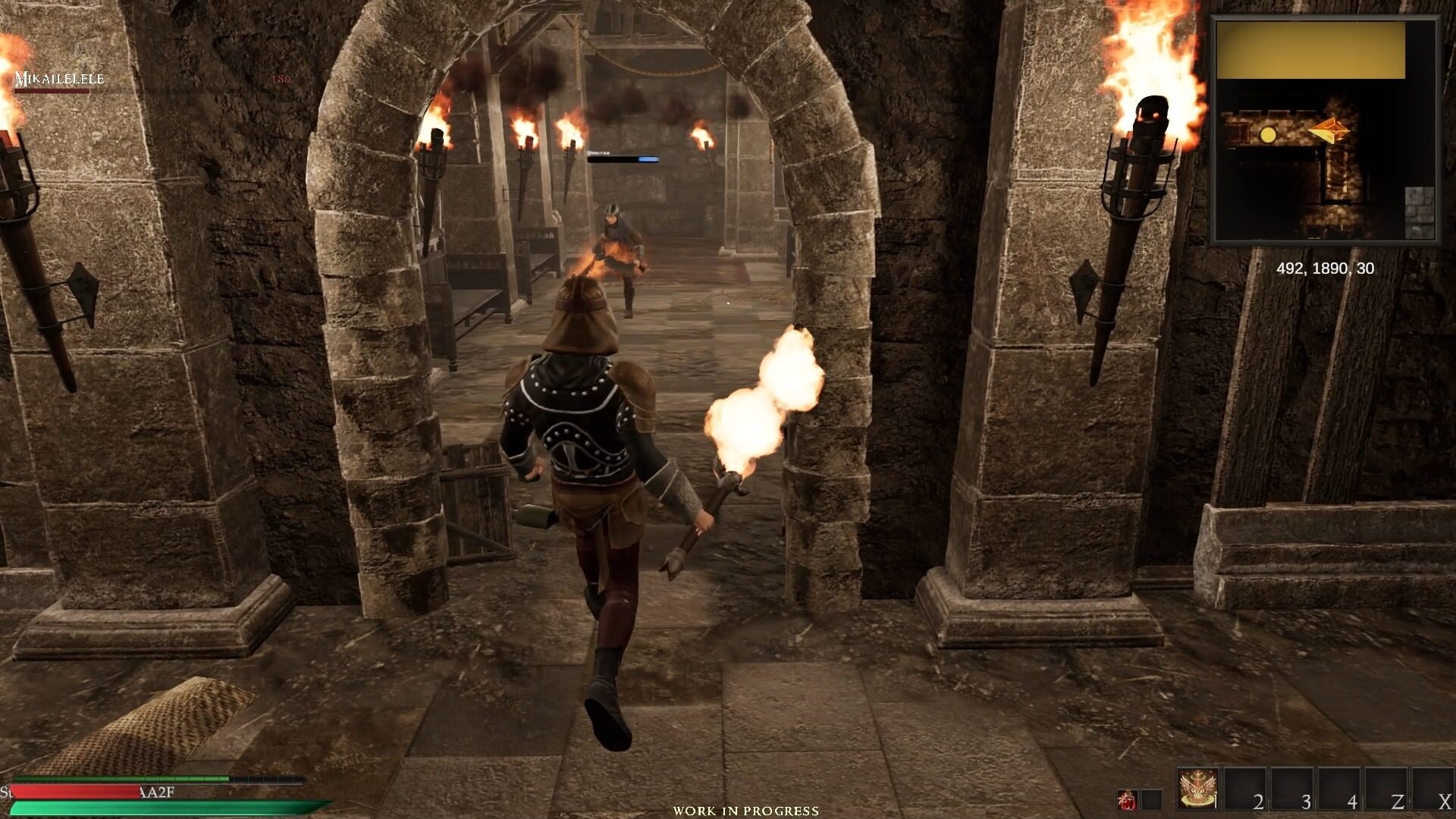Select the winged emblem item in hotbar slot 1

pos(1196,789)
